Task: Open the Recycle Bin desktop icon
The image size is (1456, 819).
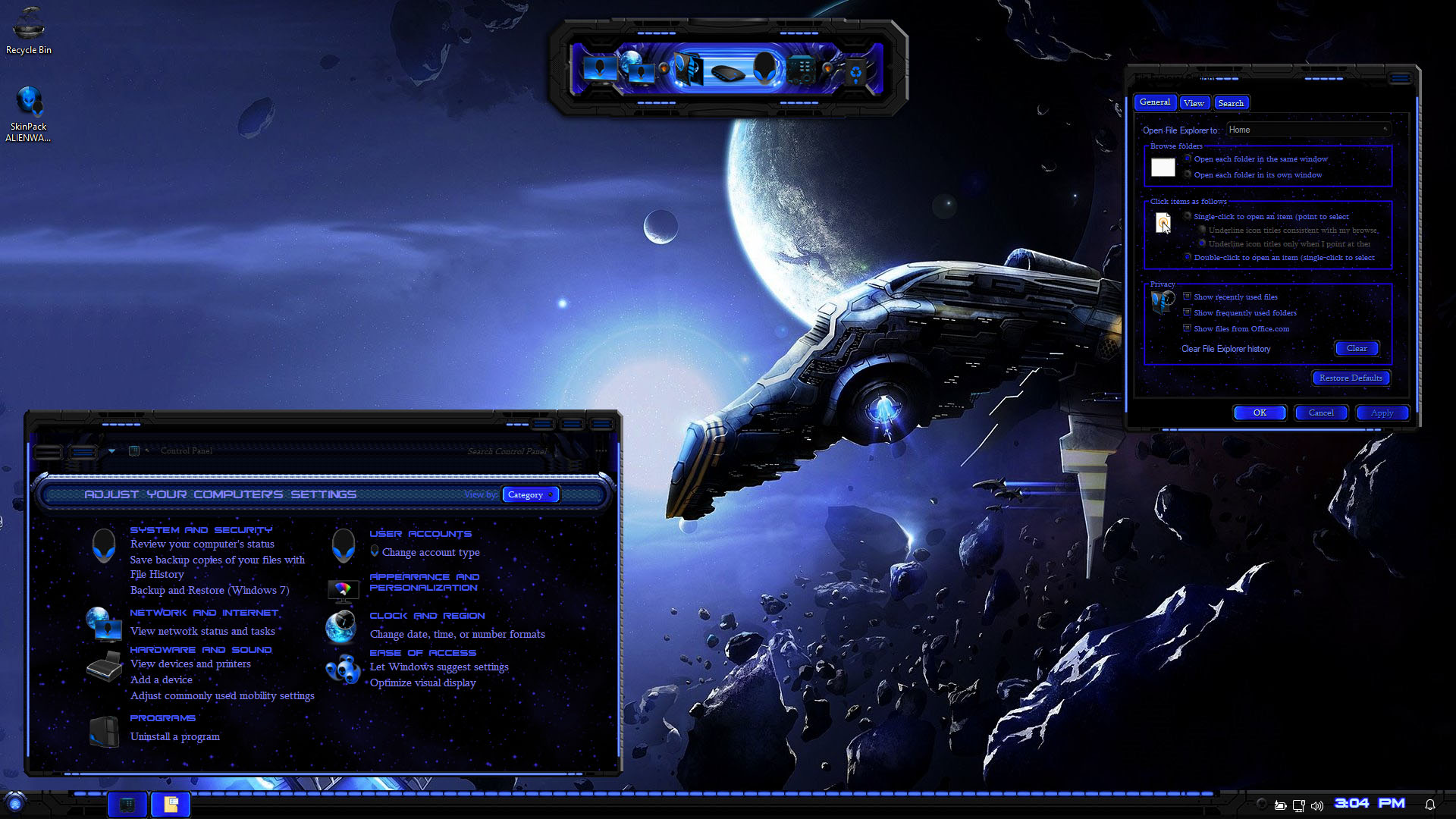Action: pos(29,30)
